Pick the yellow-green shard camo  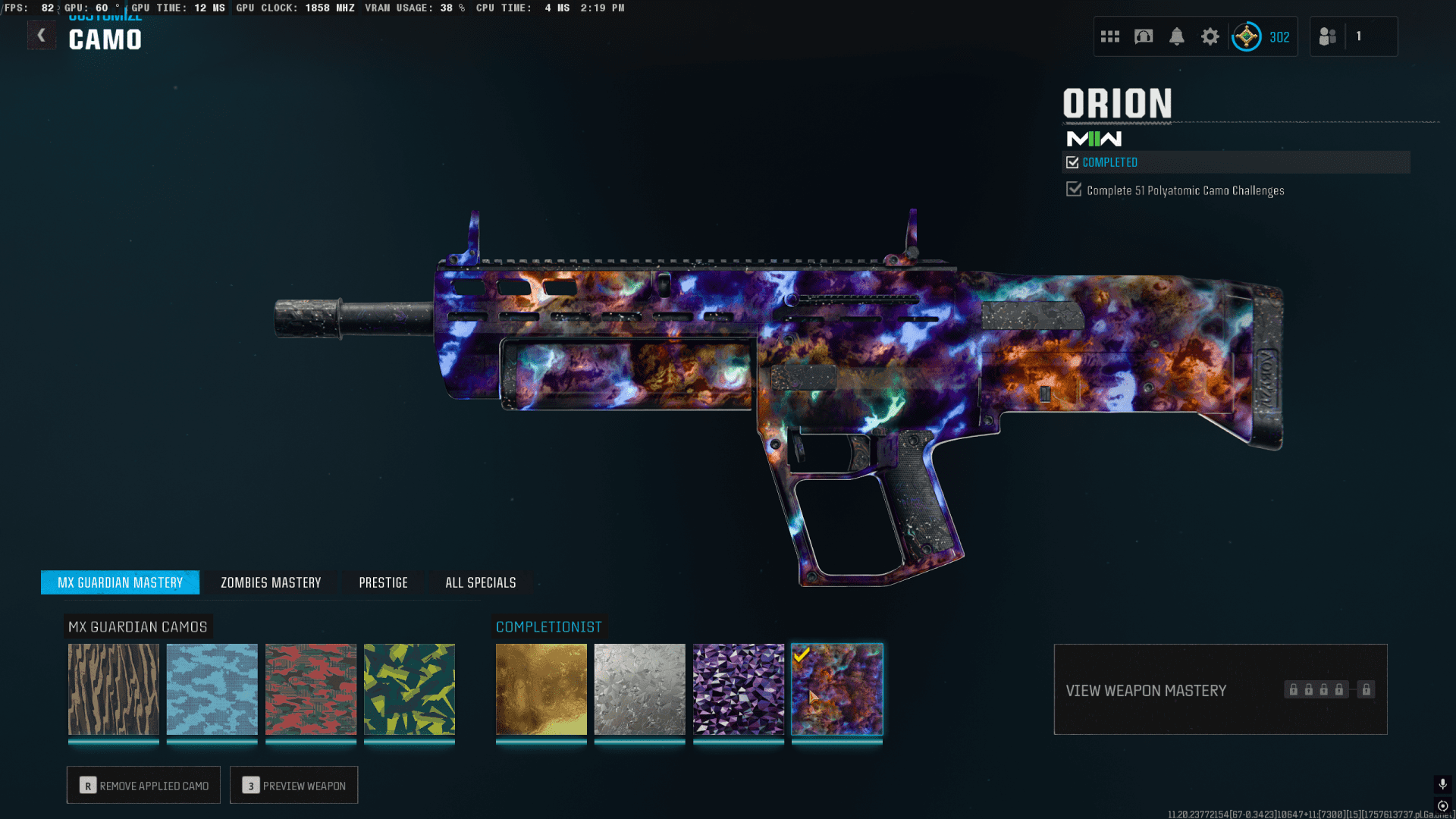[409, 689]
